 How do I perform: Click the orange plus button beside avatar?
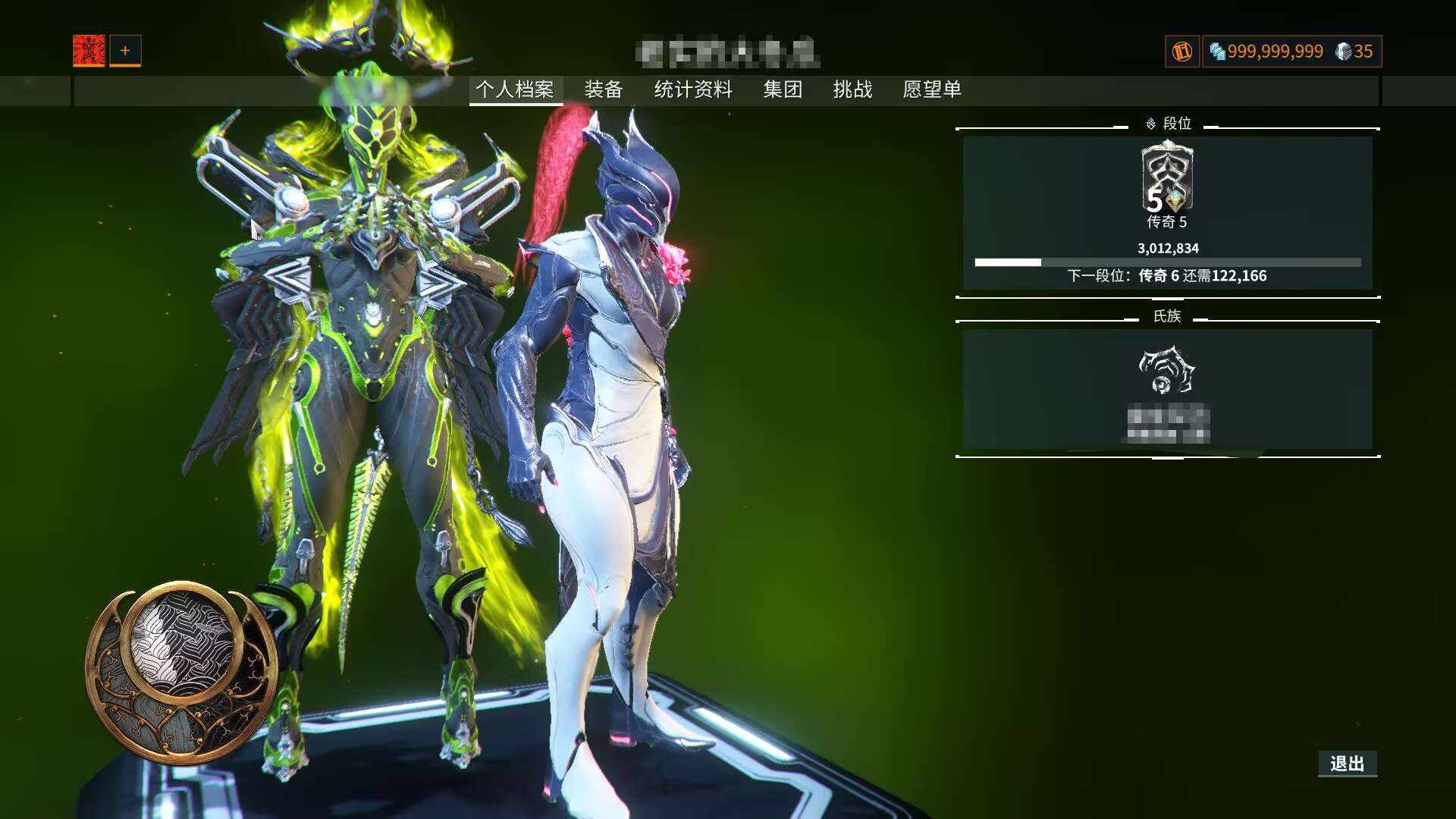[x=125, y=51]
